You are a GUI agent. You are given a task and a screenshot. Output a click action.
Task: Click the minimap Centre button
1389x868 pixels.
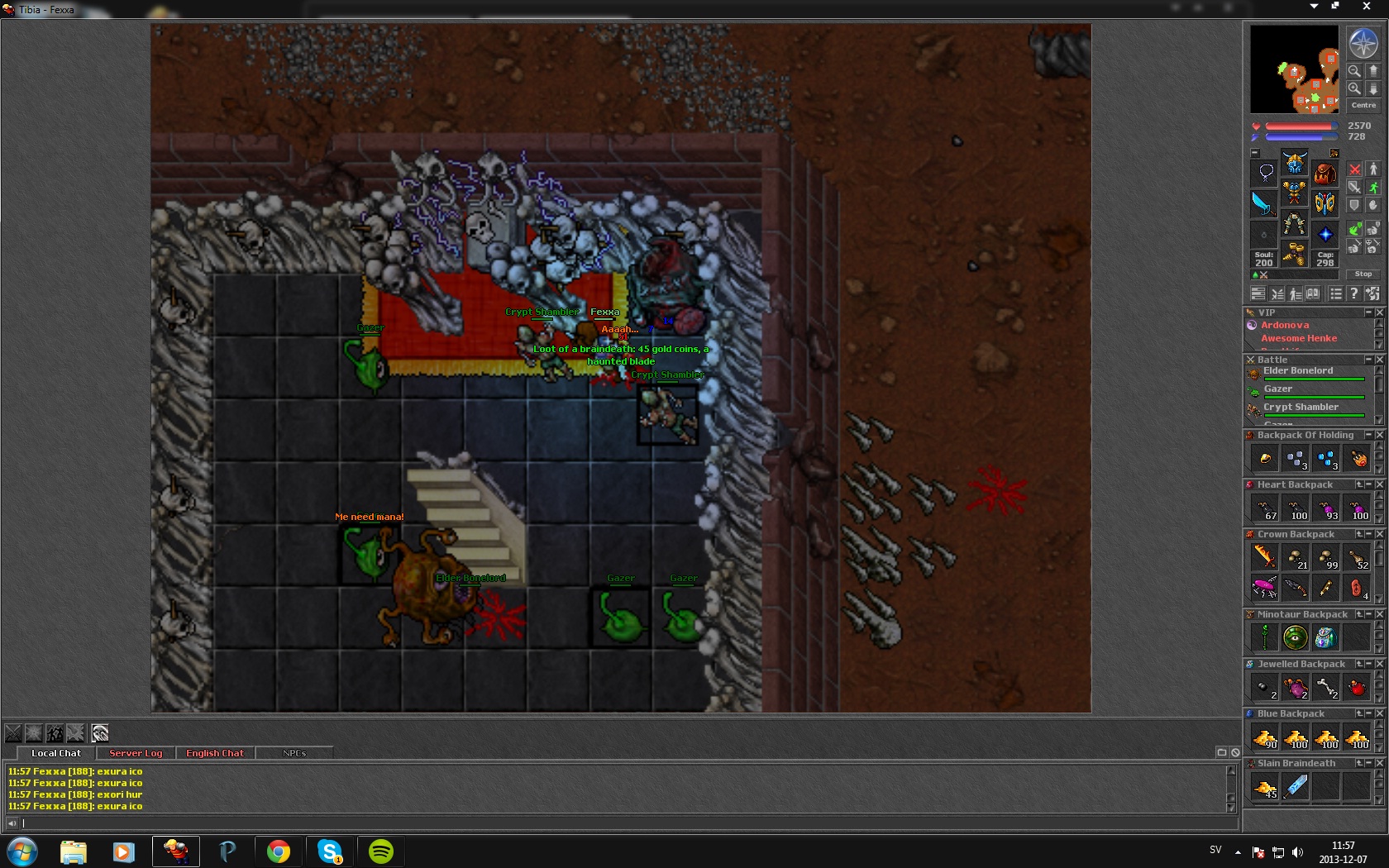(1363, 105)
